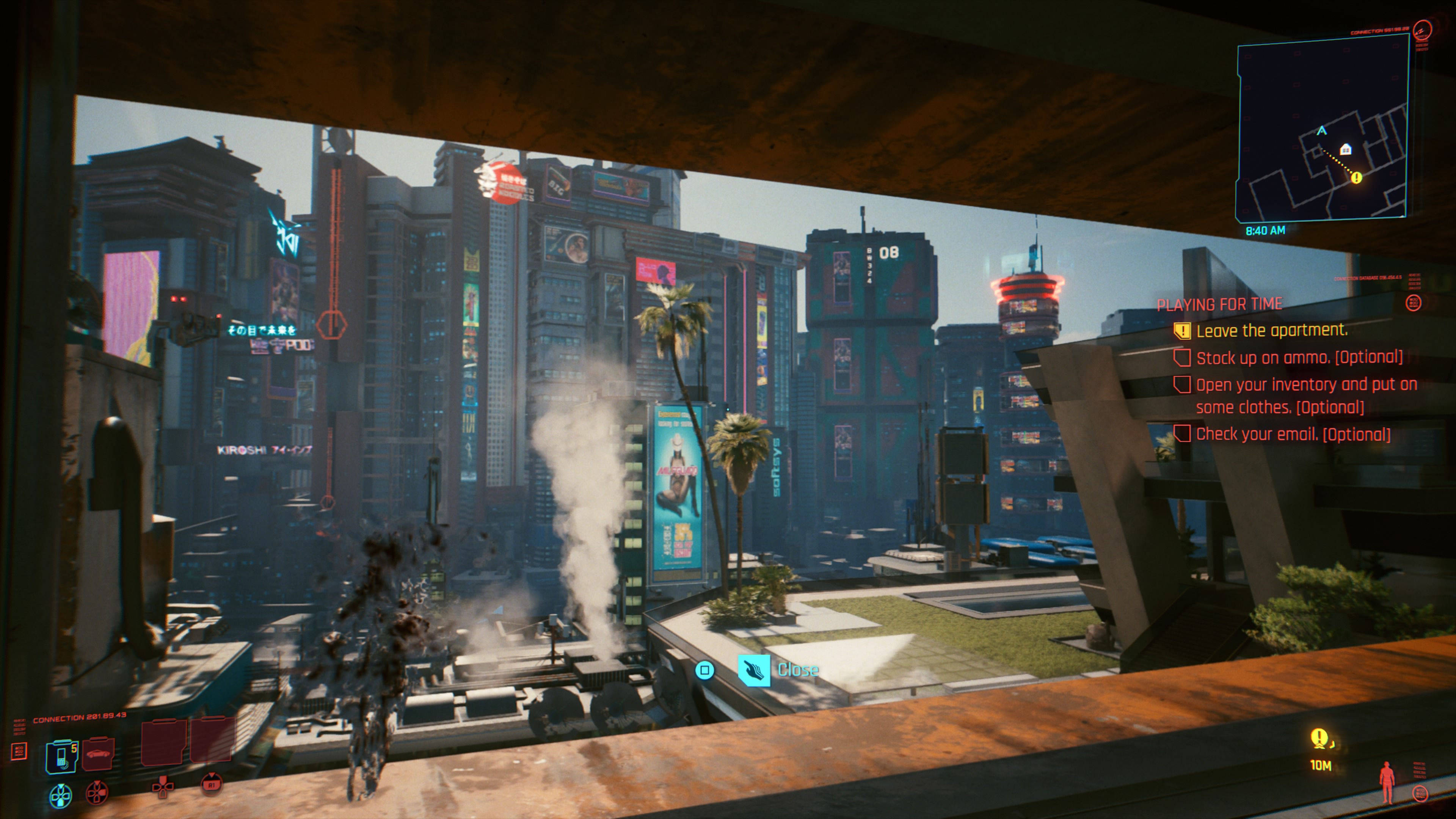
Task: Select the yellow quest marker on minimap
Action: pyautogui.click(x=1356, y=178)
